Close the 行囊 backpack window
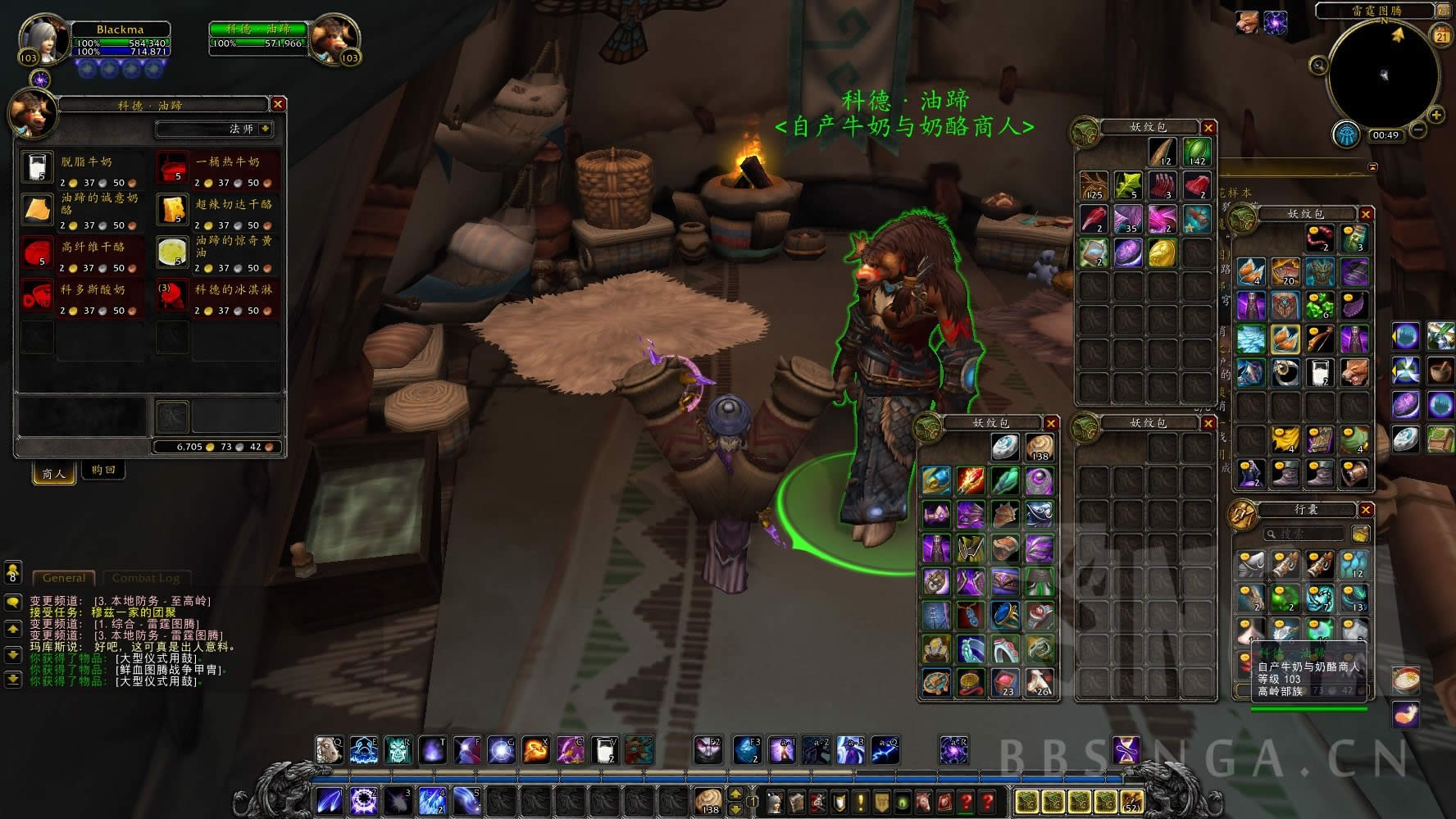1456x819 pixels. tap(1366, 510)
